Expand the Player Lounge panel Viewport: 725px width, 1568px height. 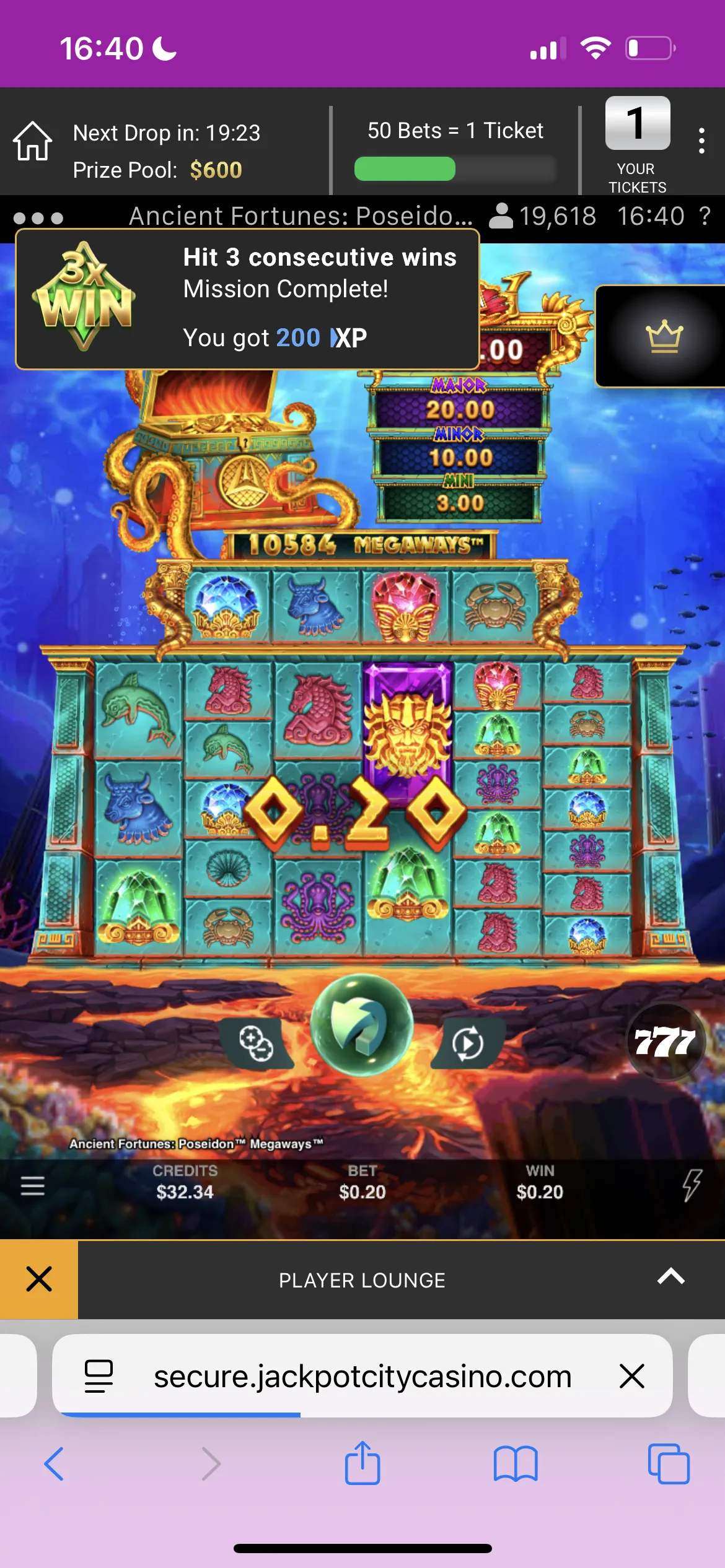pyautogui.click(x=670, y=1276)
